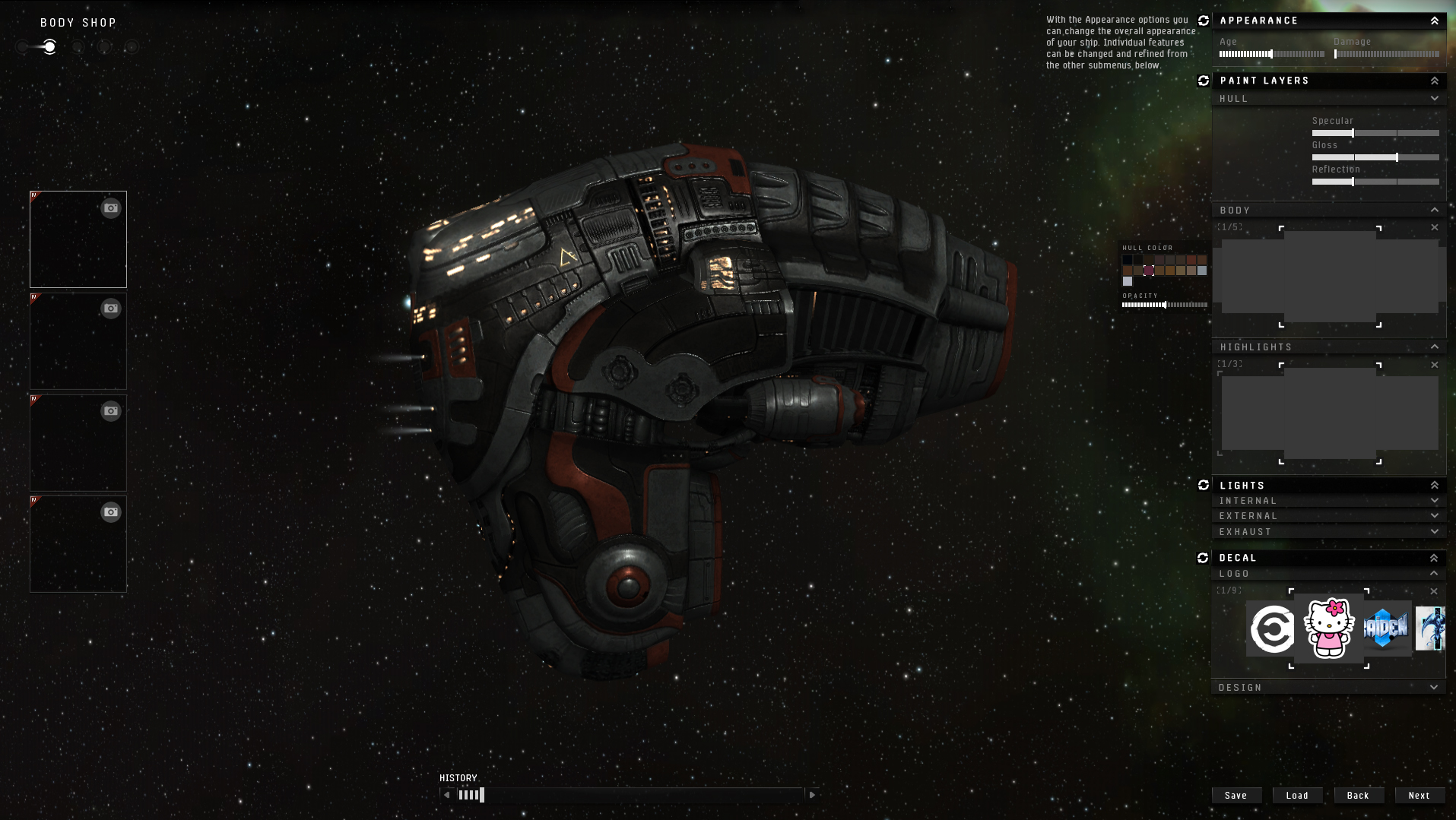Adjust the Specular slider

coord(1353,133)
